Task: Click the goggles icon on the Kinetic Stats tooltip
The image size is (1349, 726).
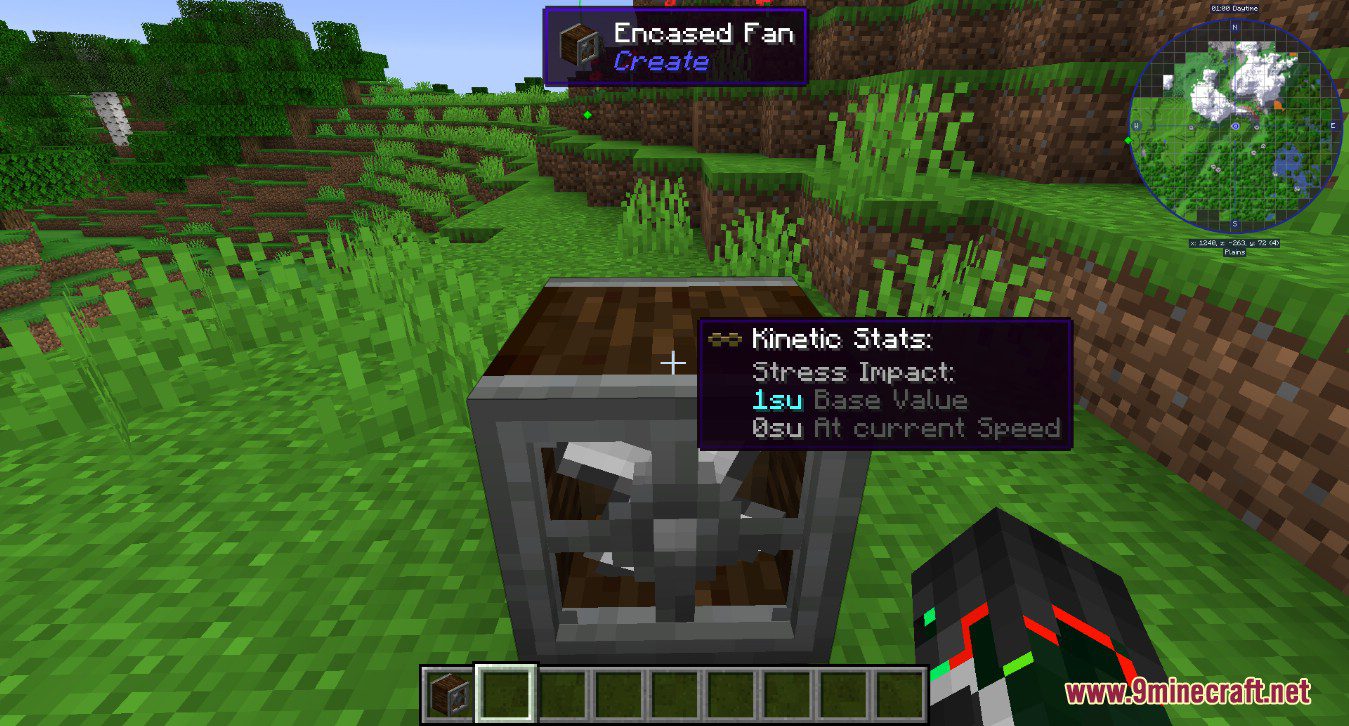Action: pyautogui.click(x=725, y=340)
